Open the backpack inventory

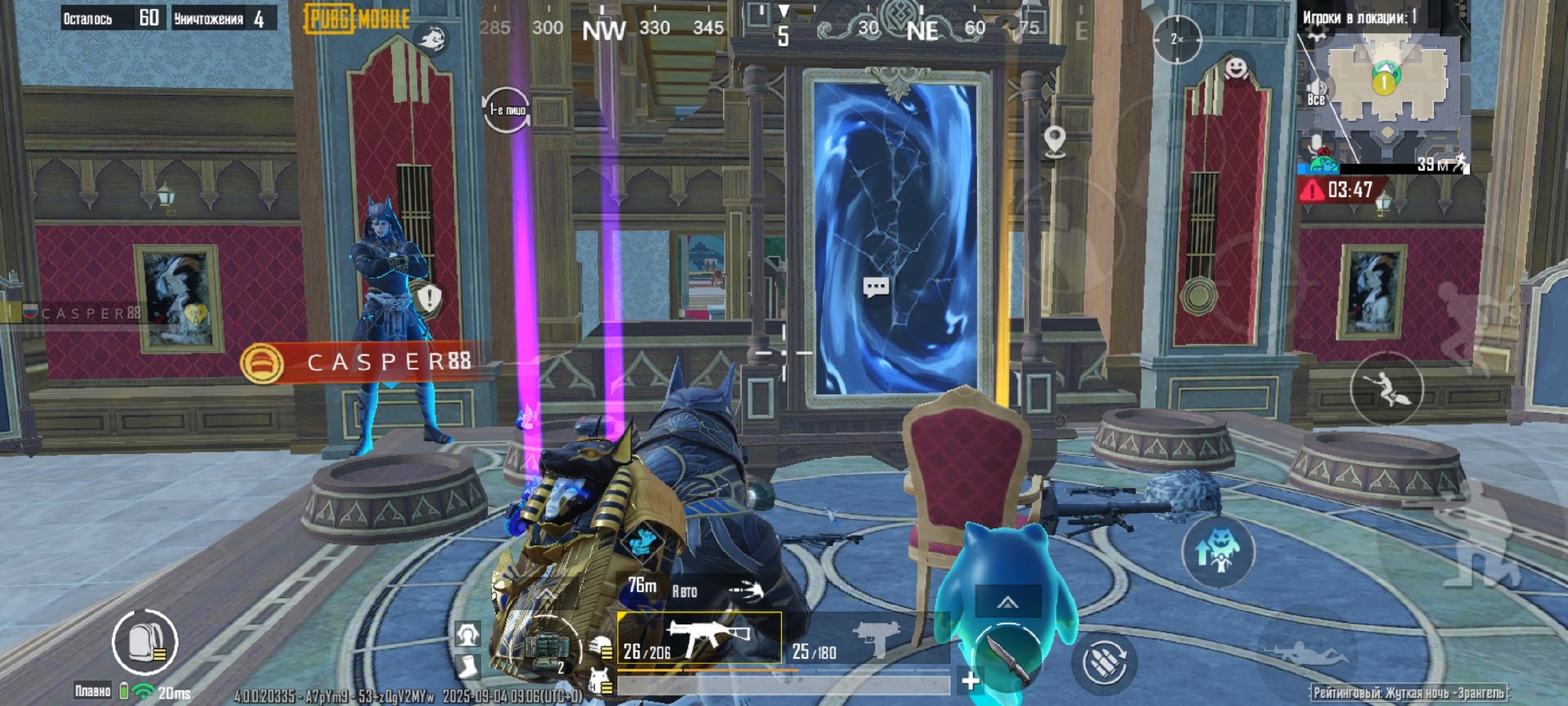(x=145, y=642)
